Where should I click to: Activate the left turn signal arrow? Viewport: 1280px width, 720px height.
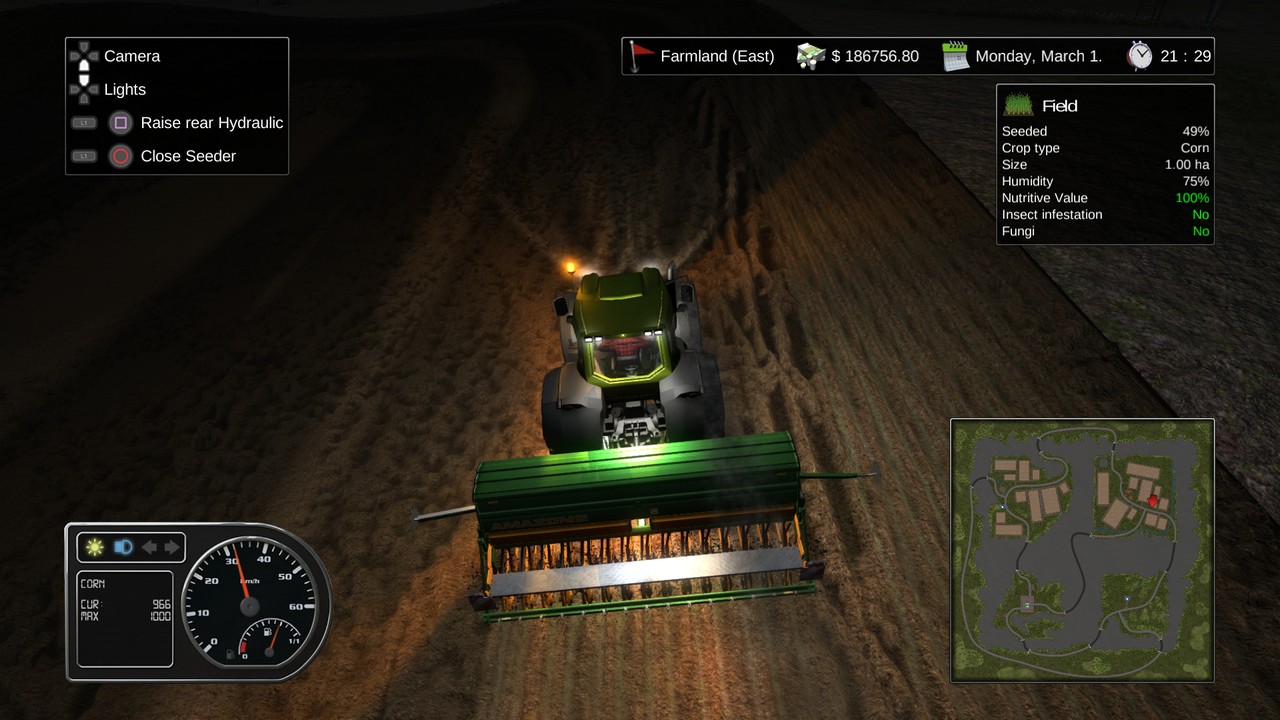[149, 547]
